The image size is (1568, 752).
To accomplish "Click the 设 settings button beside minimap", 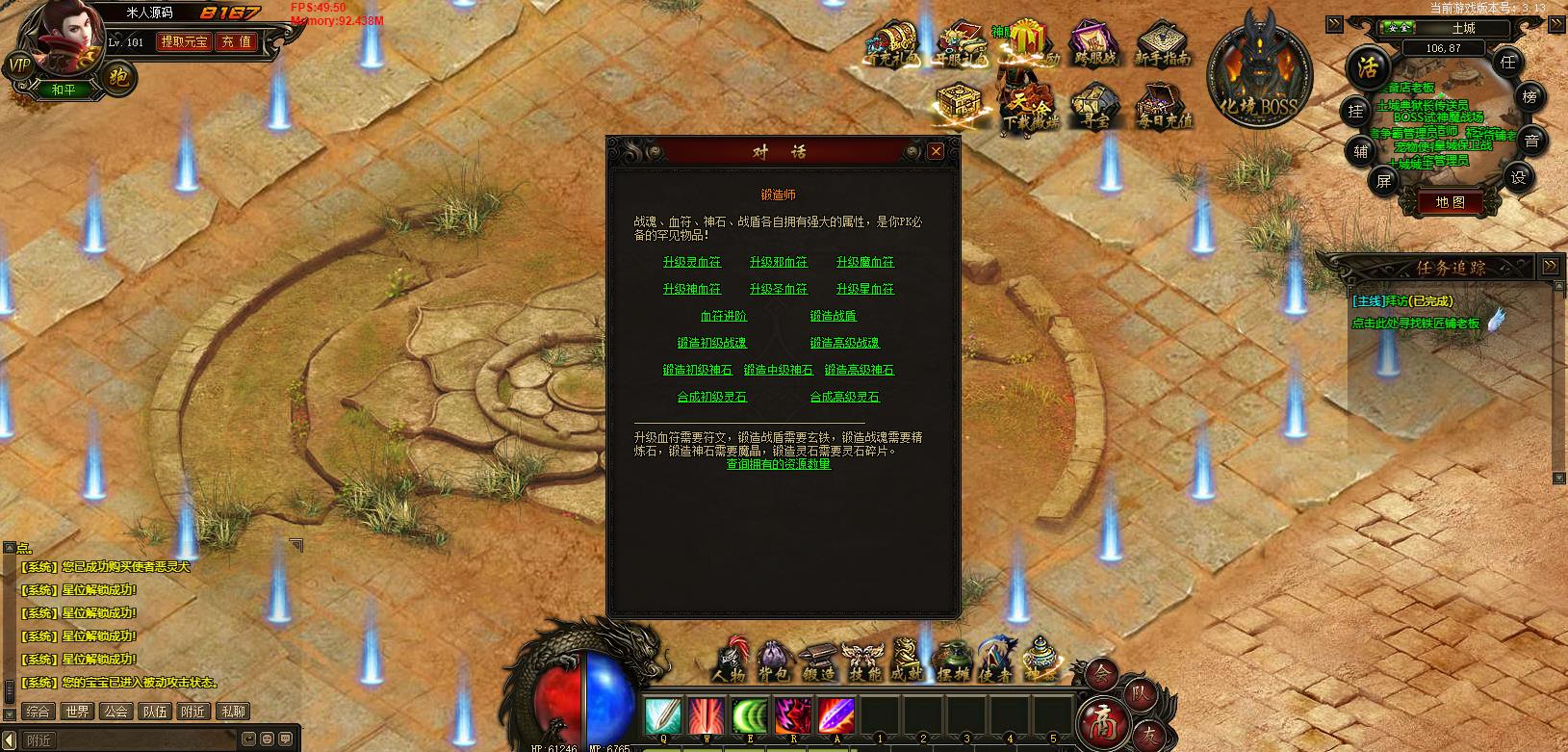I will [x=1518, y=177].
